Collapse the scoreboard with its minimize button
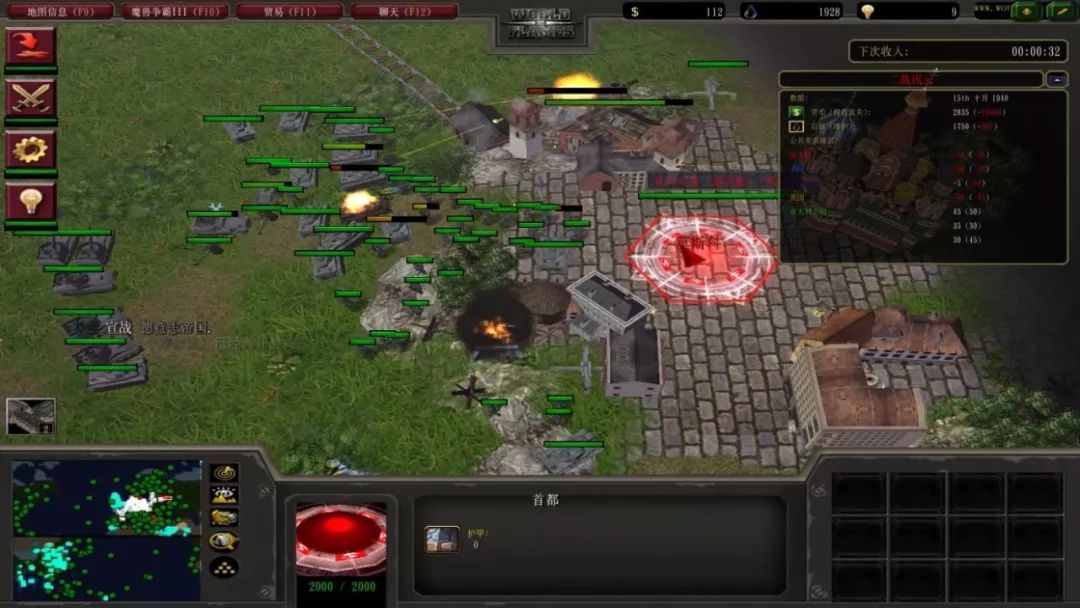 (x=1057, y=79)
